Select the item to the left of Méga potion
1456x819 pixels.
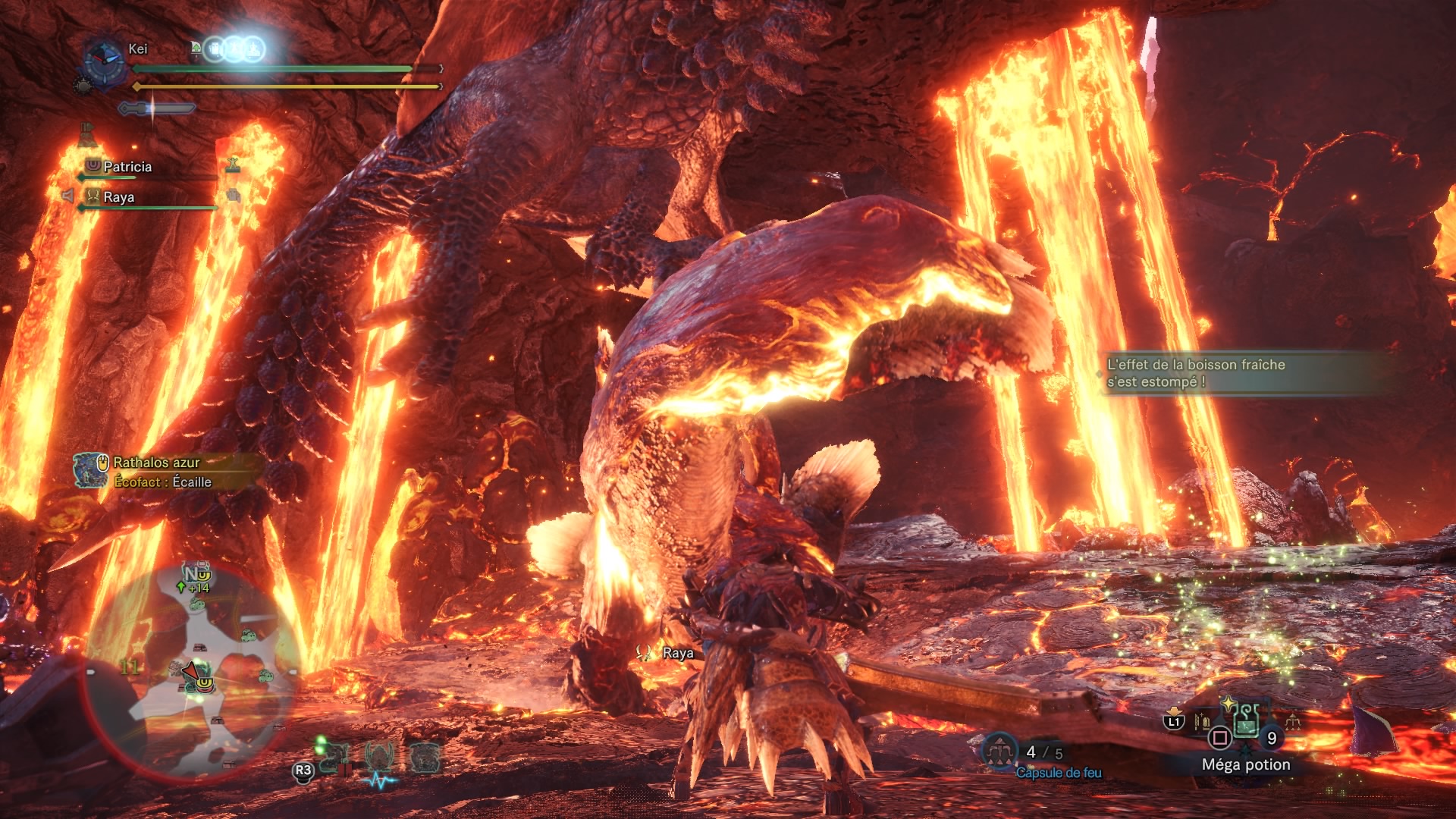pos(1203,721)
